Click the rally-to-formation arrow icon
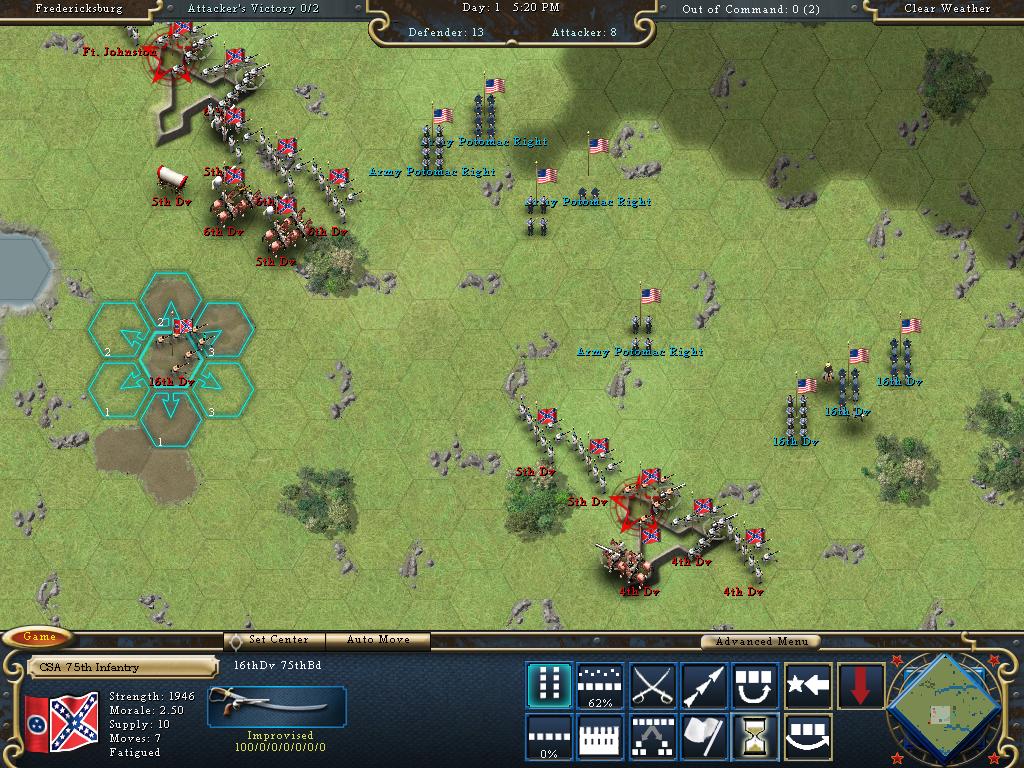The height and width of the screenshot is (768, 1024). (x=652, y=737)
